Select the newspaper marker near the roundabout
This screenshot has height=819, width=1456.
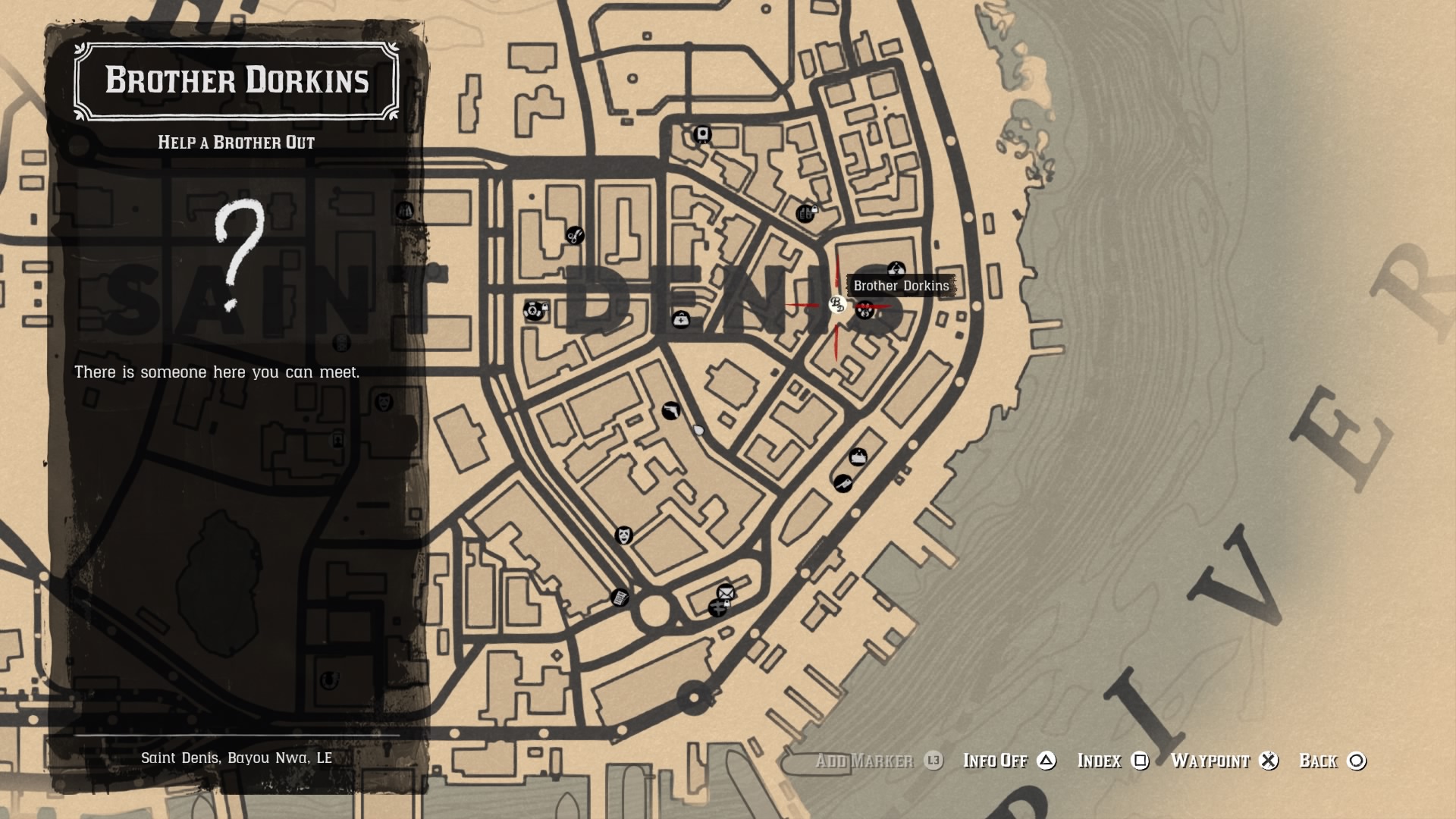pyautogui.click(x=620, y=598)
